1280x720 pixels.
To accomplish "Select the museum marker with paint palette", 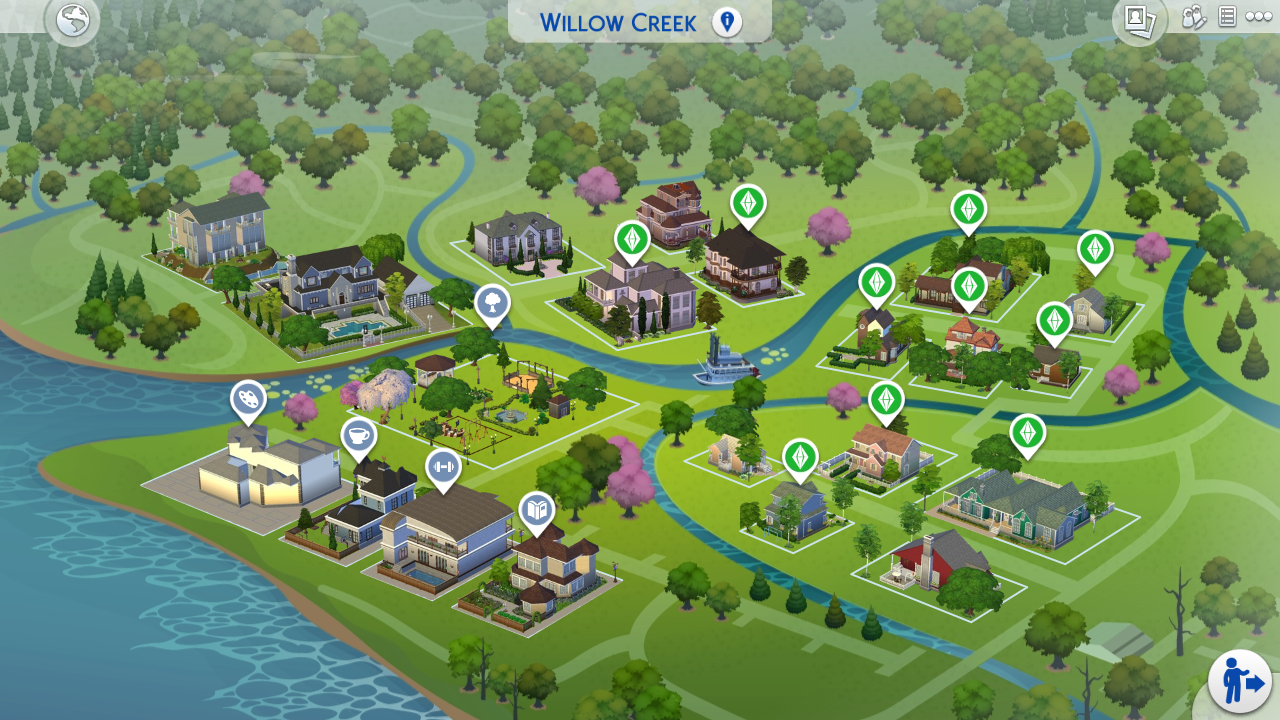I will [248, 399].
